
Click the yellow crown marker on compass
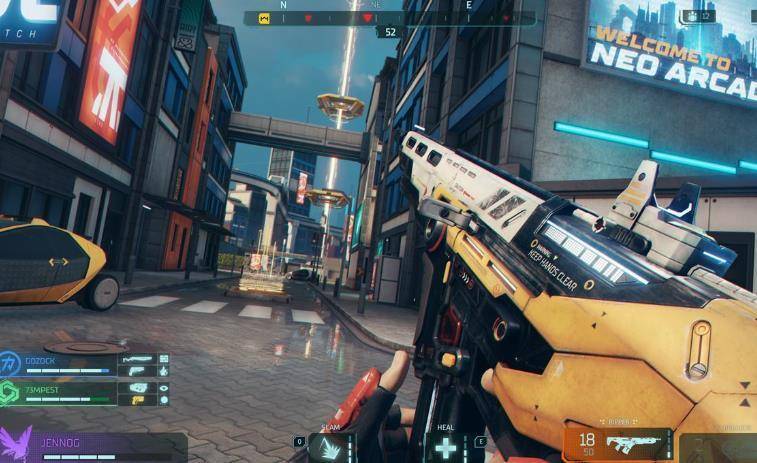pyautogui.click(x=263, y=18)
